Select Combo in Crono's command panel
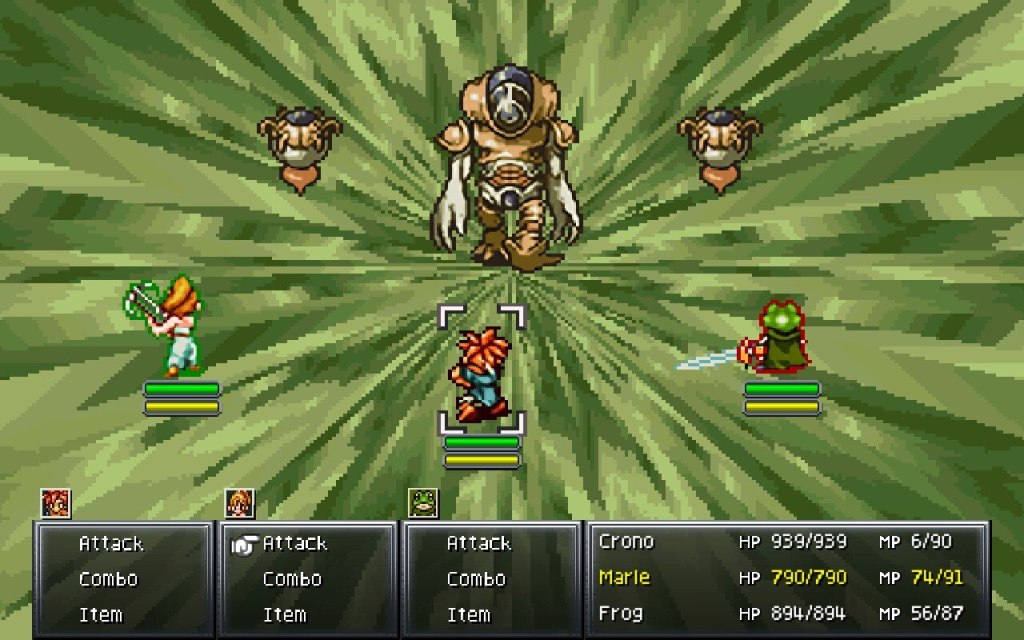The image size is (1024, 640). 108,579
